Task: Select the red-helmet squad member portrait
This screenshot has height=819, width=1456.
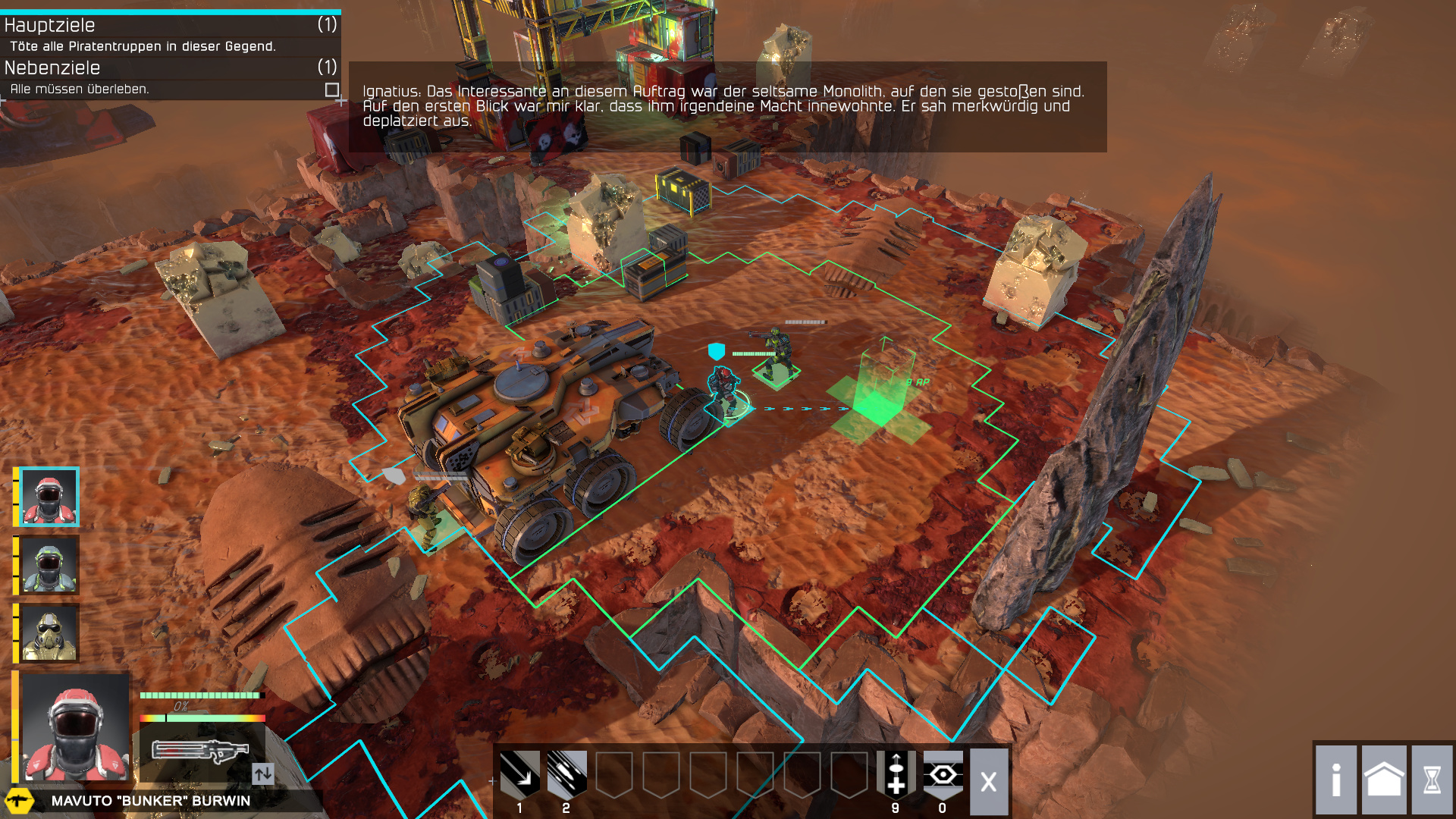Action: click(x=49, y=497)
